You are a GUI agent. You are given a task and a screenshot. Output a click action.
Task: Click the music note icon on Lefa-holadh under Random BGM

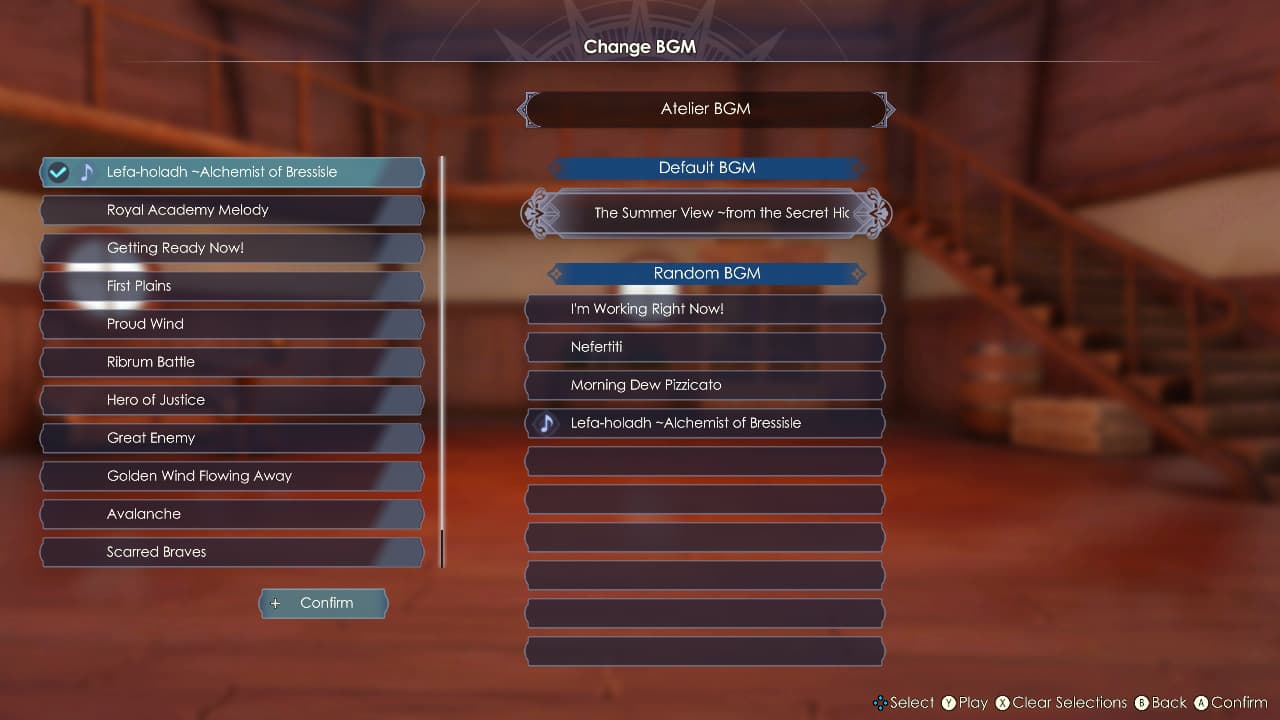click(545, 423)
